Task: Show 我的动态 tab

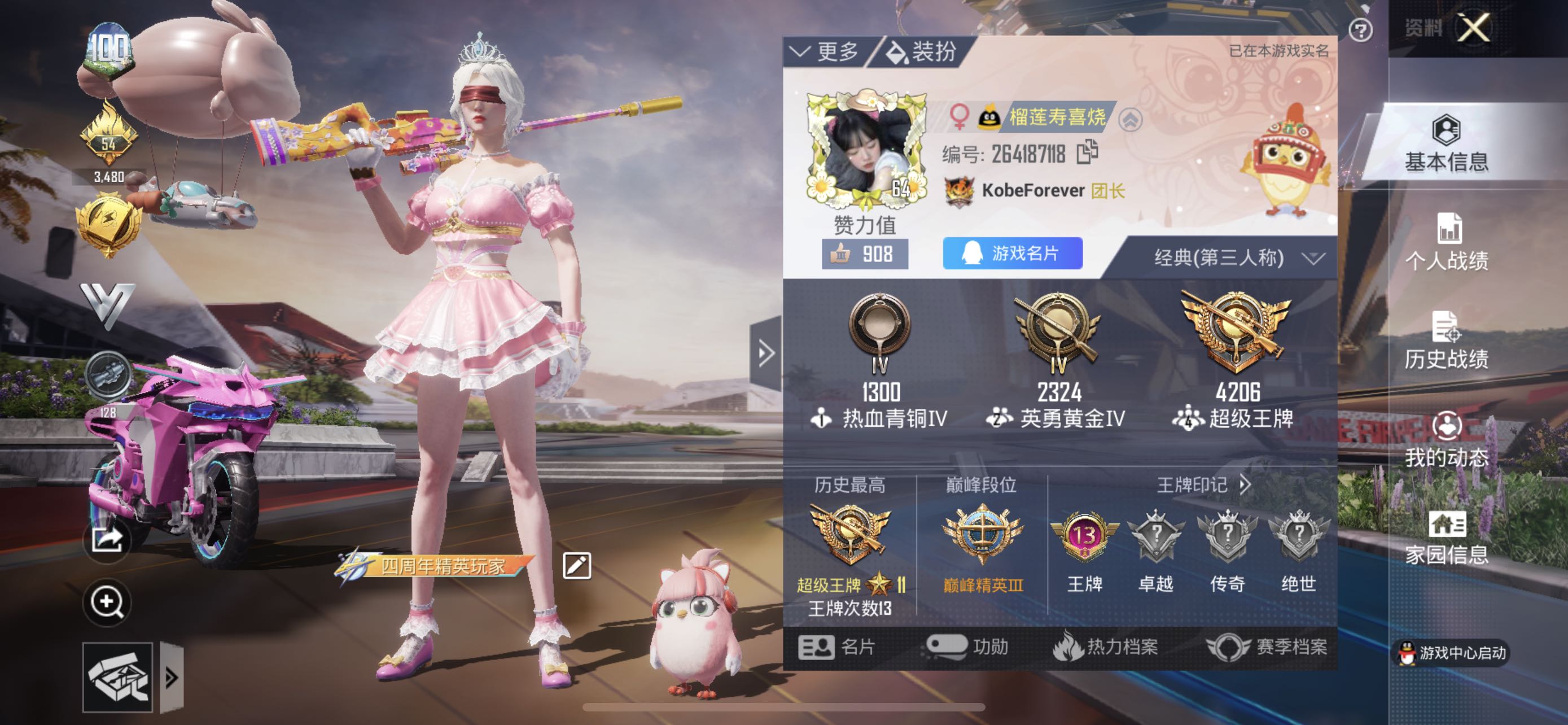Action: (x=1446, y=439)
